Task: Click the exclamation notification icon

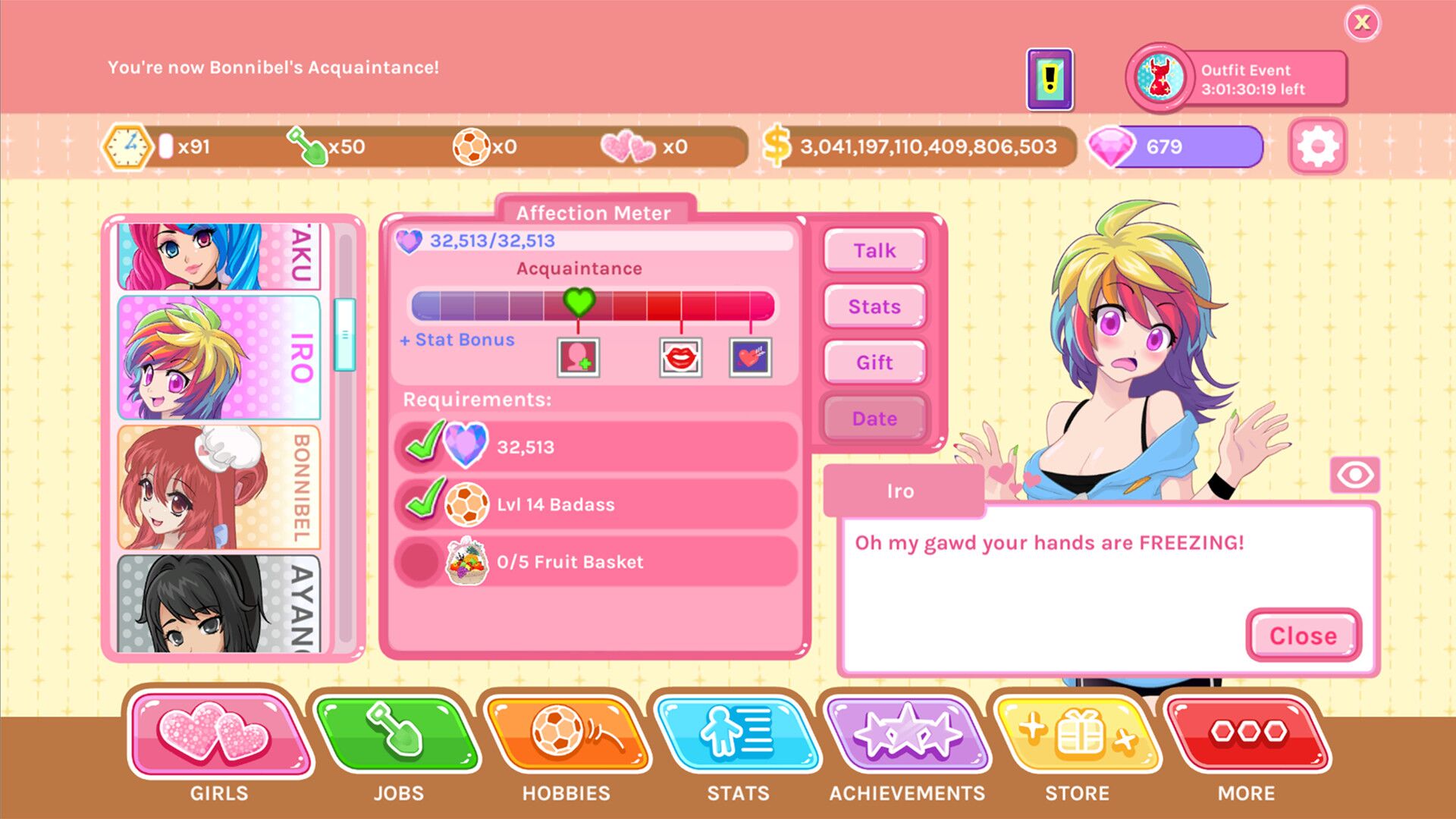Action: pyautogui.click(x=1050, y=78)
